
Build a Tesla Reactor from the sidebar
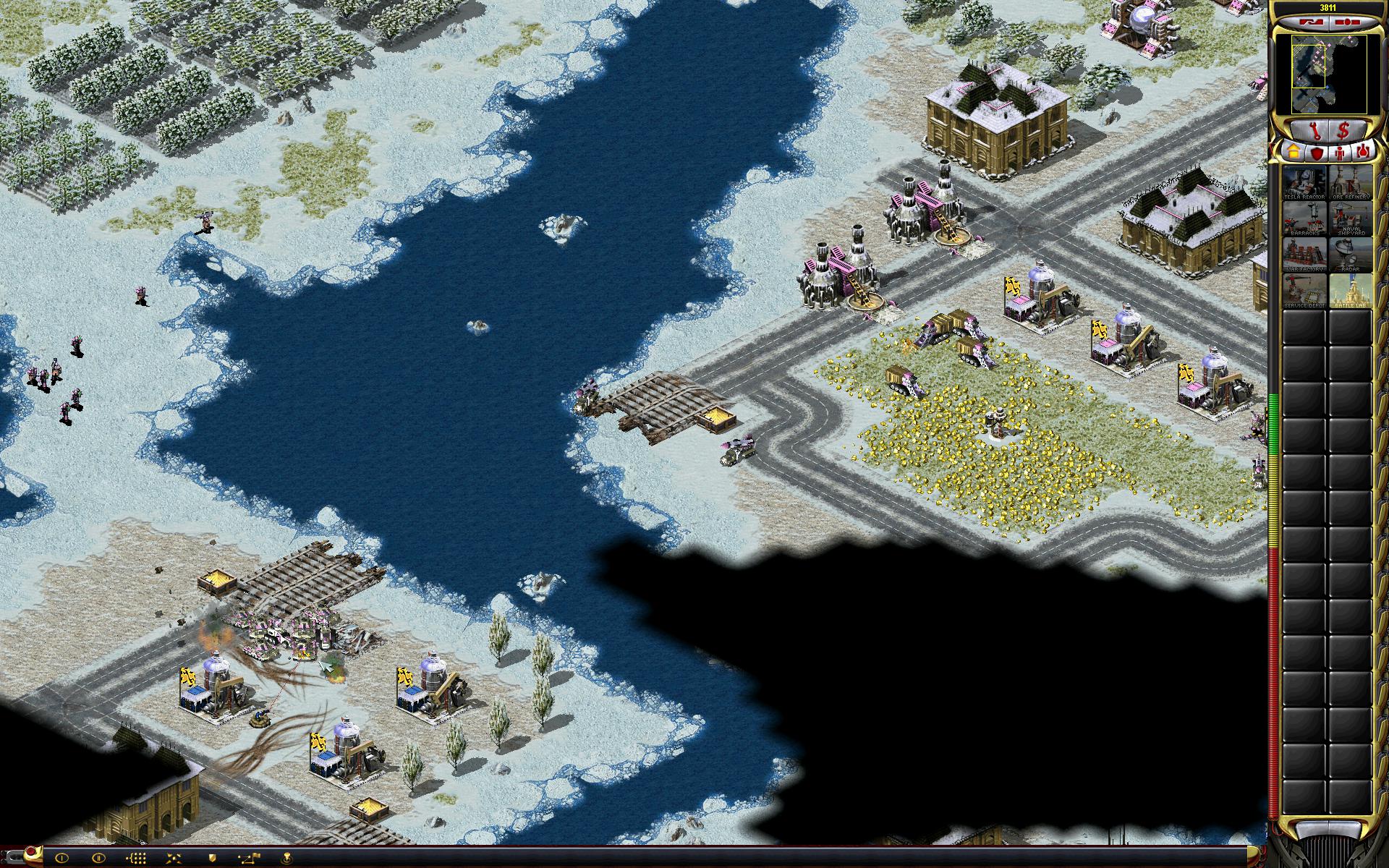[1304, 183]
